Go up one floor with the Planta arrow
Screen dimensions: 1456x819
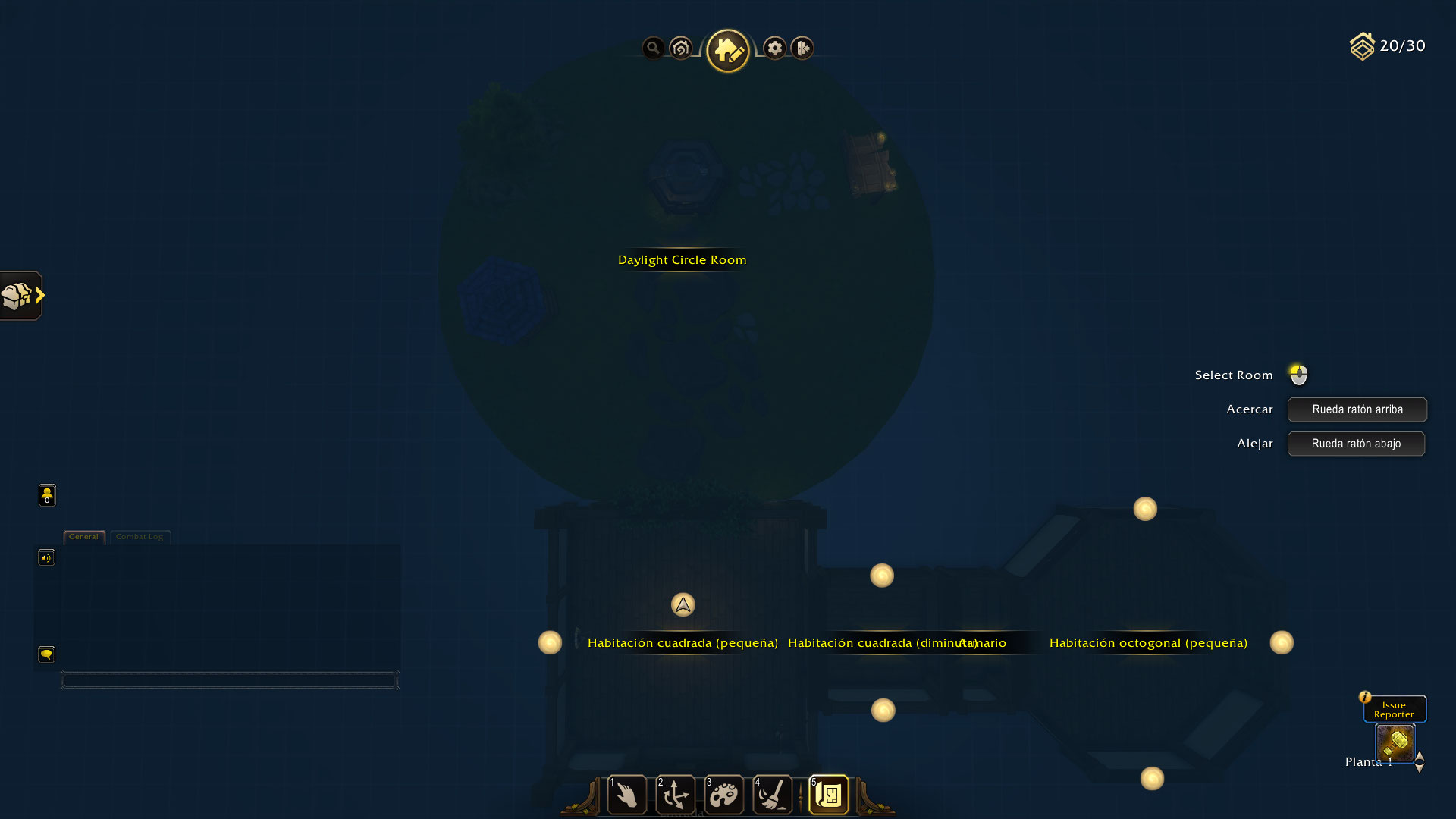point(1420,756)
